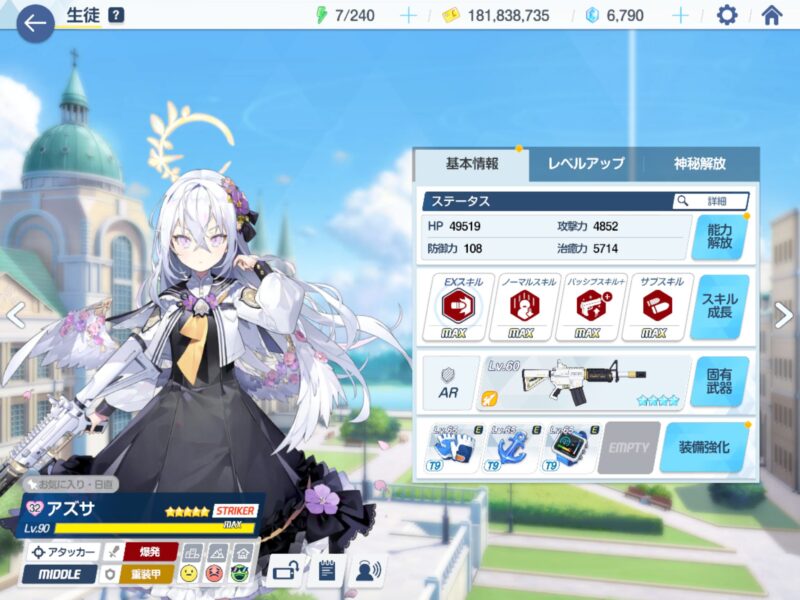800x600 pixels.
Task: Open the settings gear icon
Action: 727,15
